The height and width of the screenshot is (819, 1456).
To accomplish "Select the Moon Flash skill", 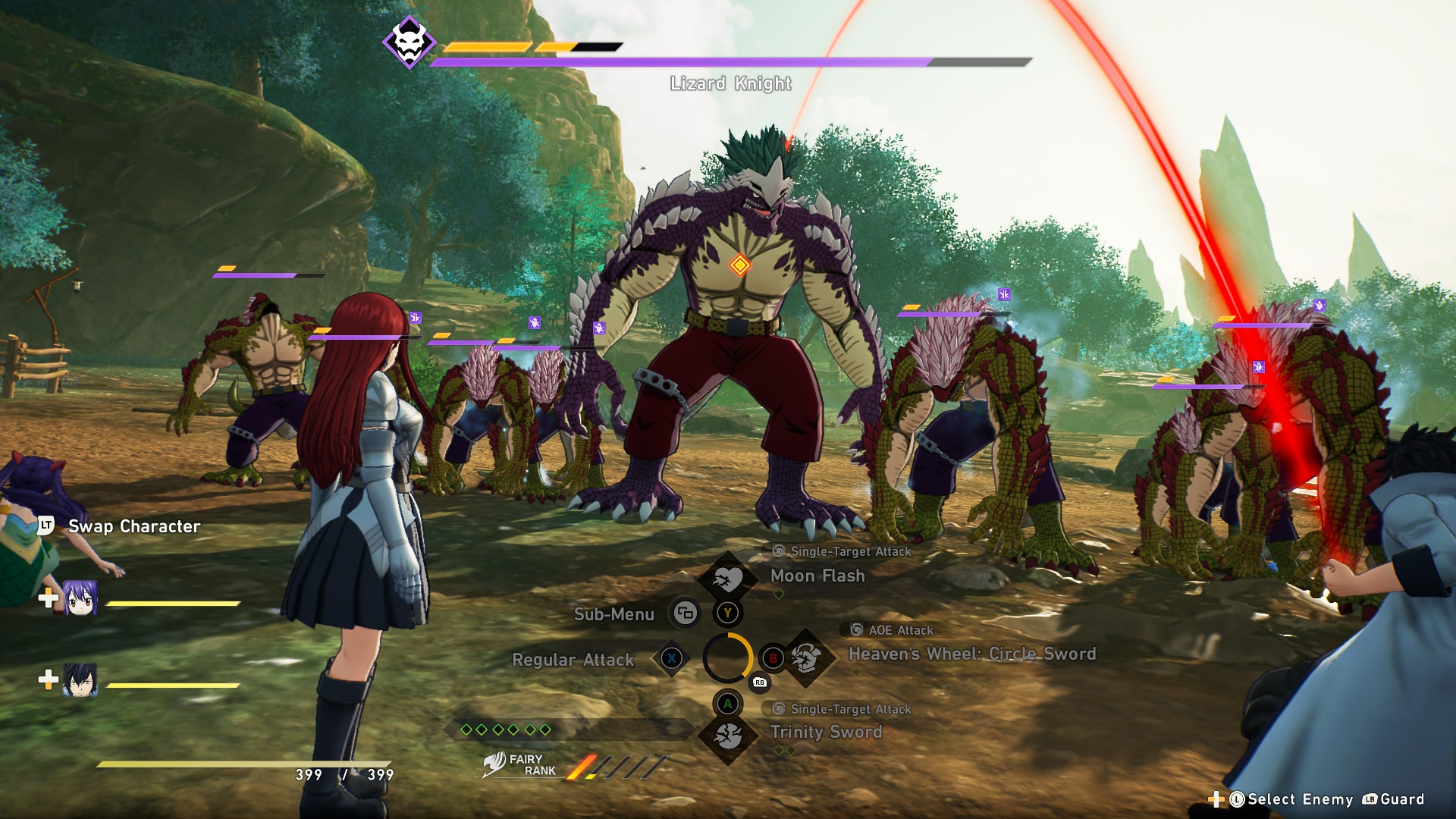I will pyautogui.click(x=817, y=576).
